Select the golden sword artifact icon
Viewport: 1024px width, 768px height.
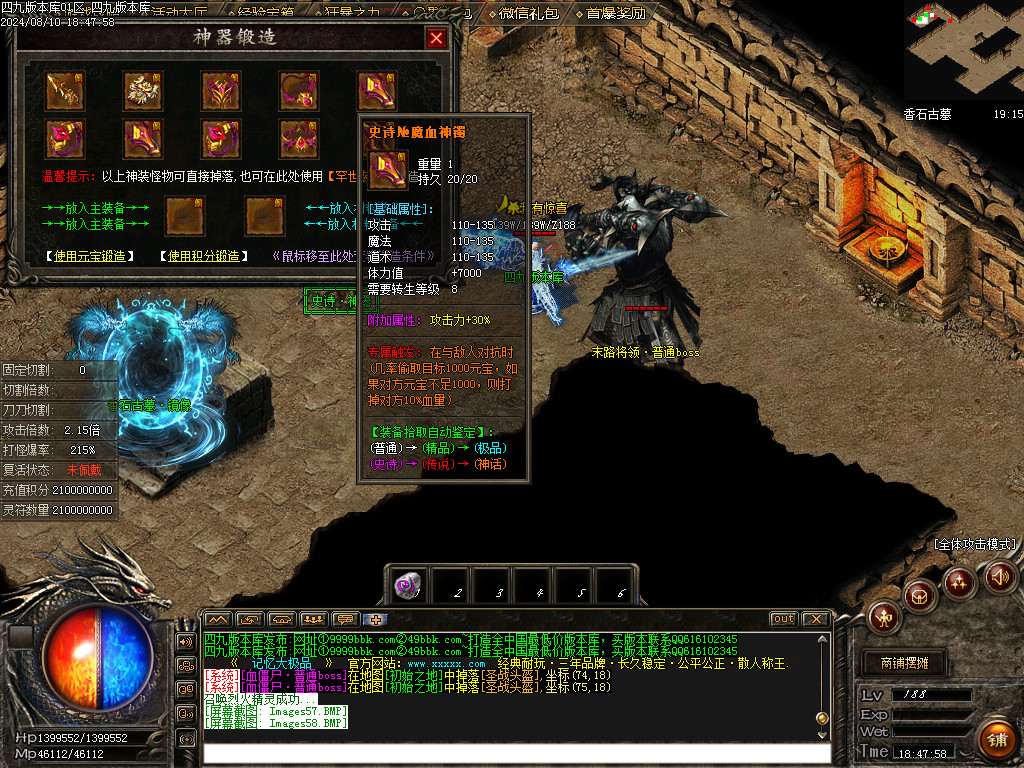65,91
